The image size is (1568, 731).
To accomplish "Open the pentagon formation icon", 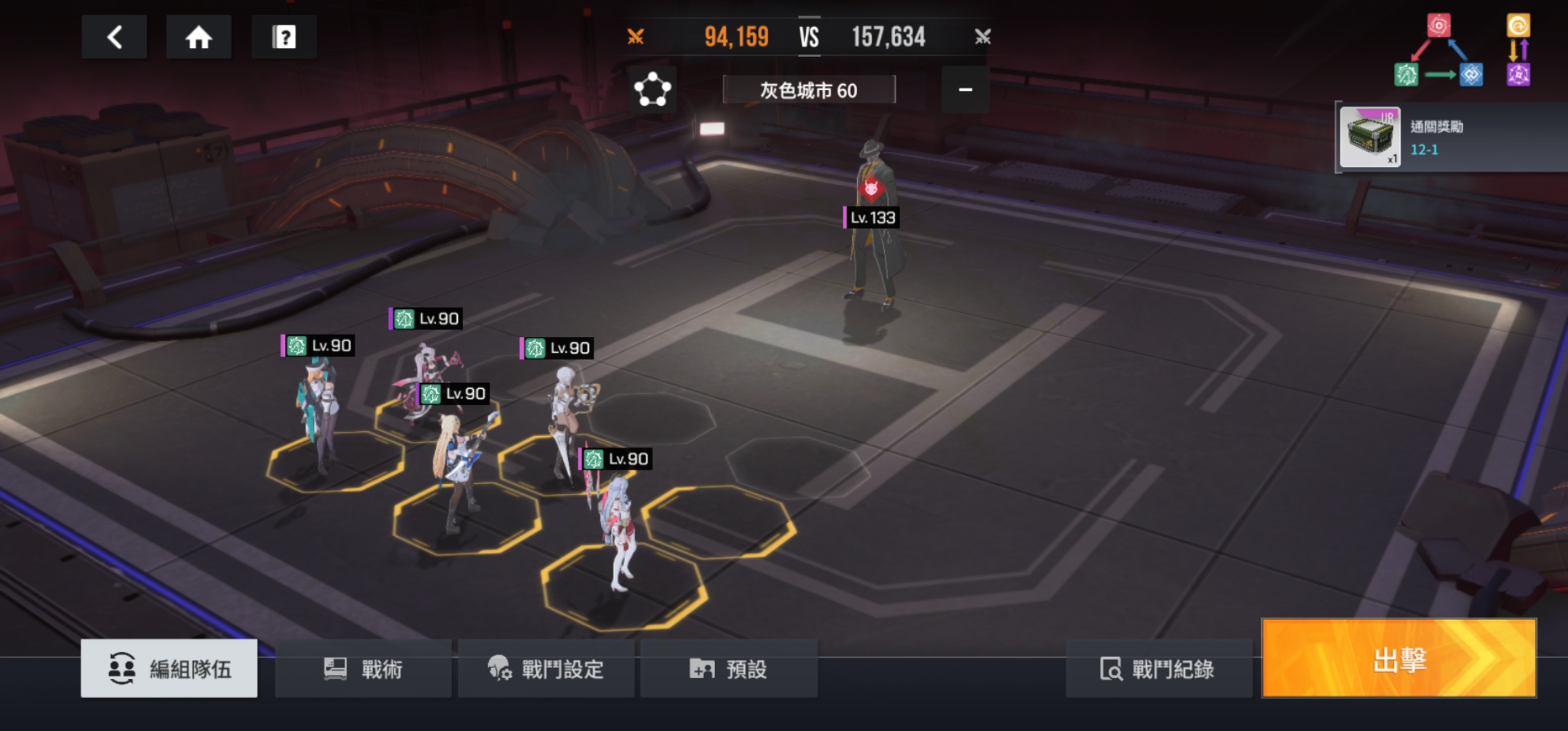I will click(652, 89).
